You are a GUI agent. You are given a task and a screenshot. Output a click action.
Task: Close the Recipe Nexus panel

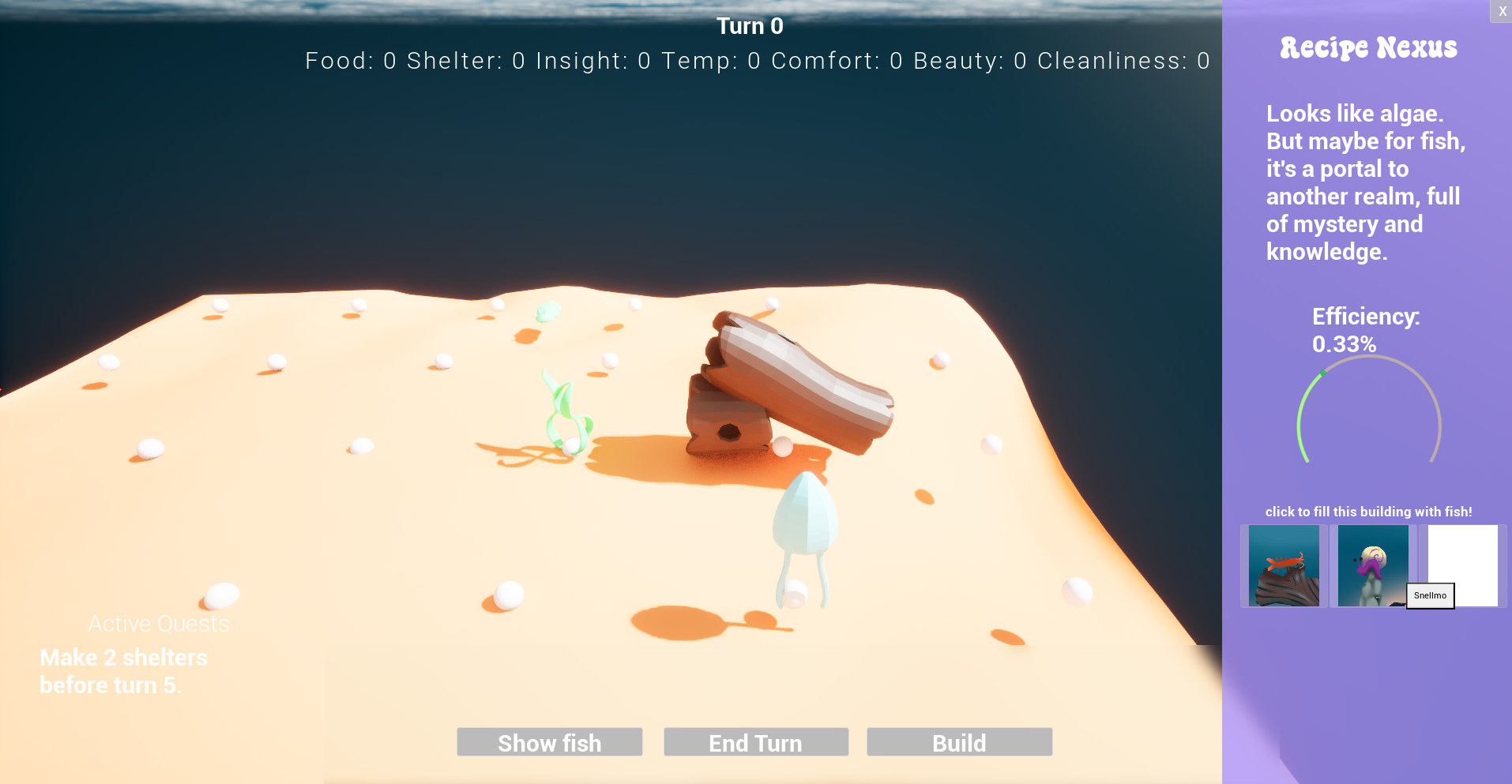[x=1502, y=11]
